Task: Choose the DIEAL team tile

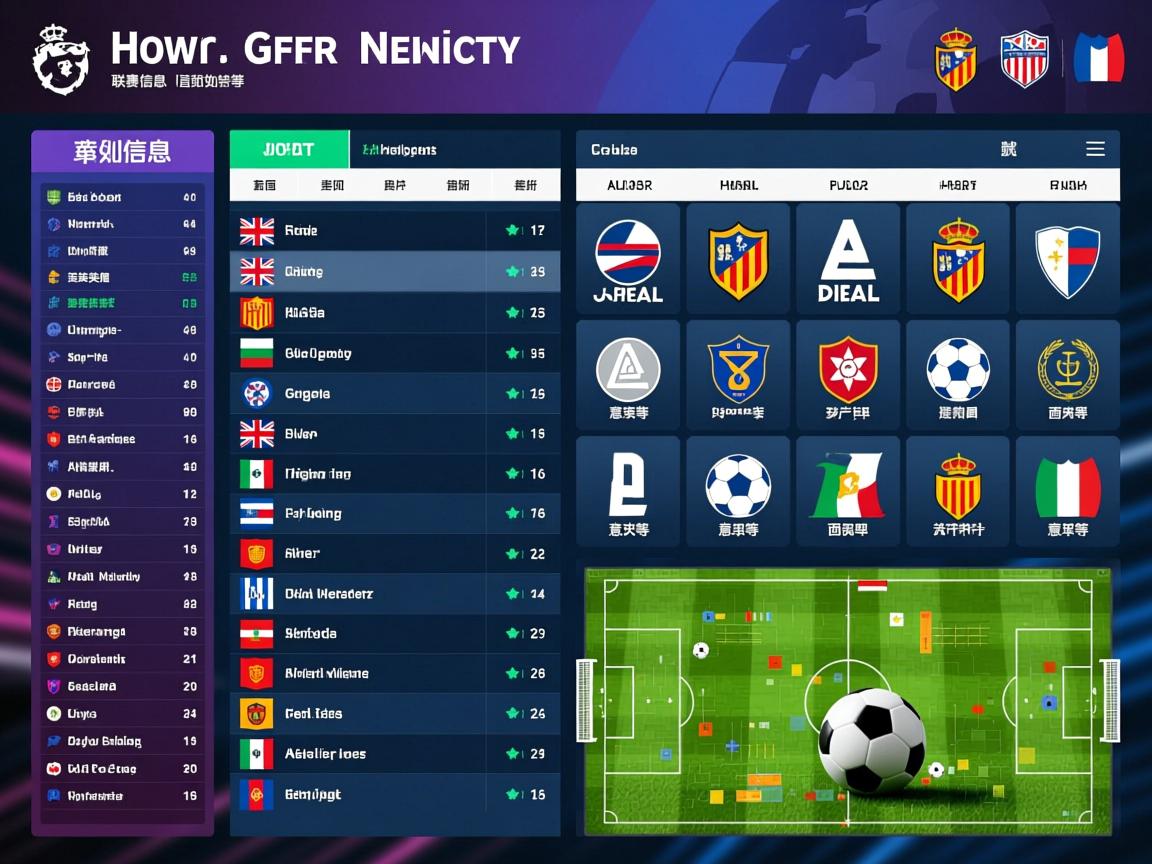Action: pos(848,259)
